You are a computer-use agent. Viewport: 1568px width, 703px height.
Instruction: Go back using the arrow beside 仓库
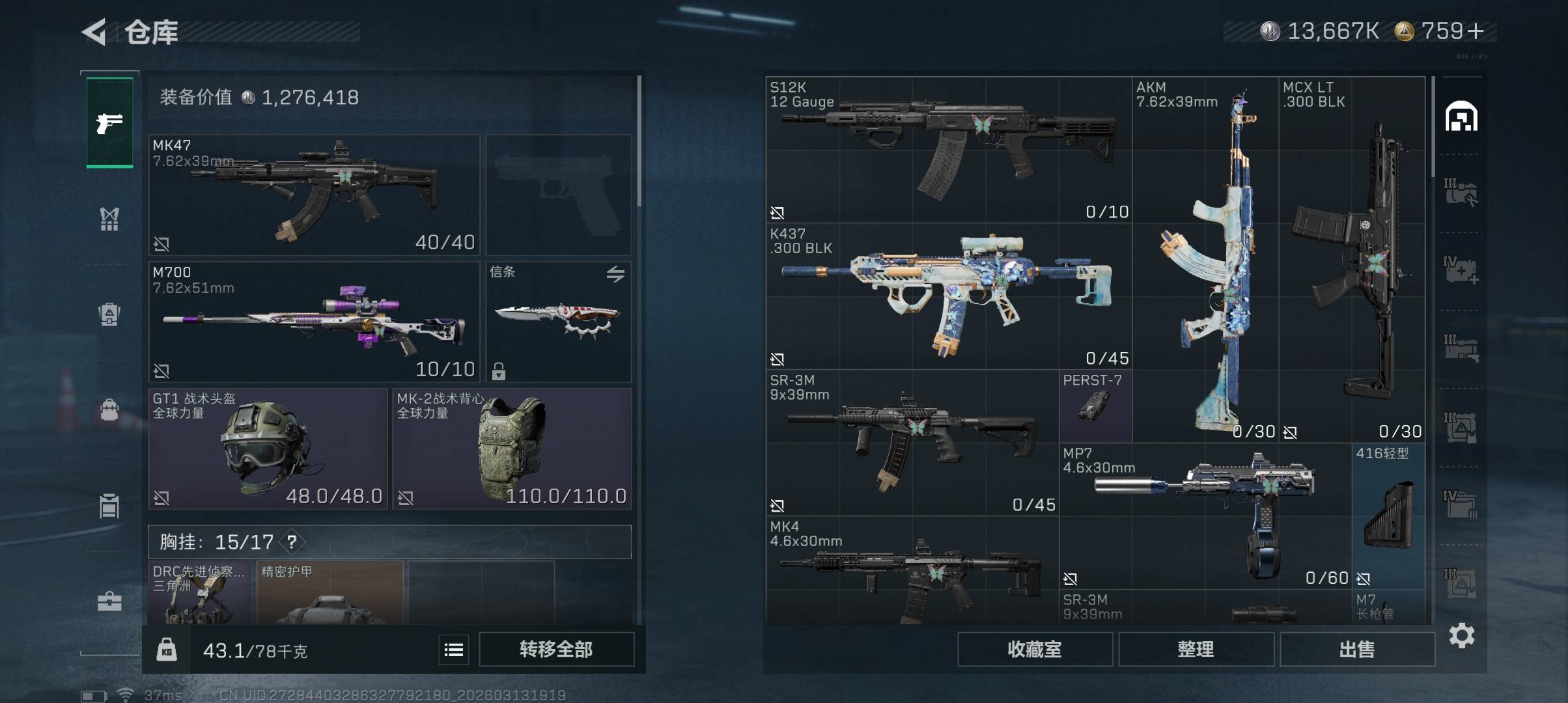94,32
